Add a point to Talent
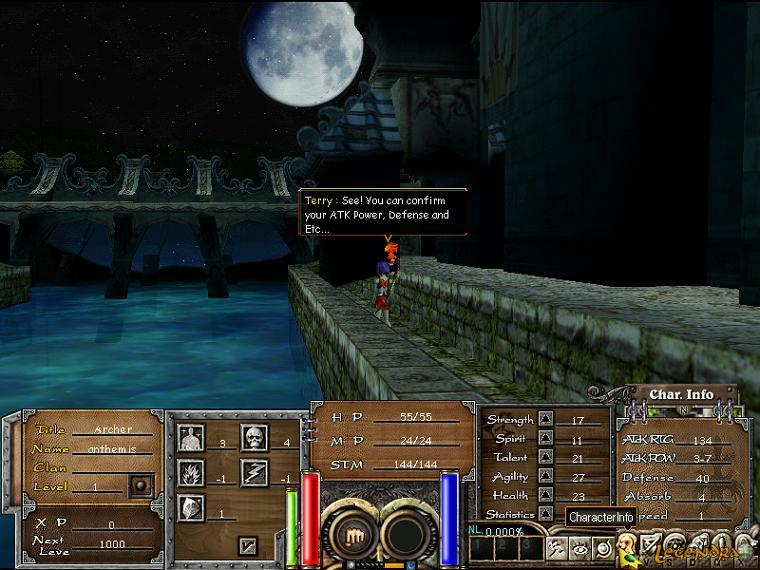This screenshot has width=760, height=570. click(x=546, y=457)
